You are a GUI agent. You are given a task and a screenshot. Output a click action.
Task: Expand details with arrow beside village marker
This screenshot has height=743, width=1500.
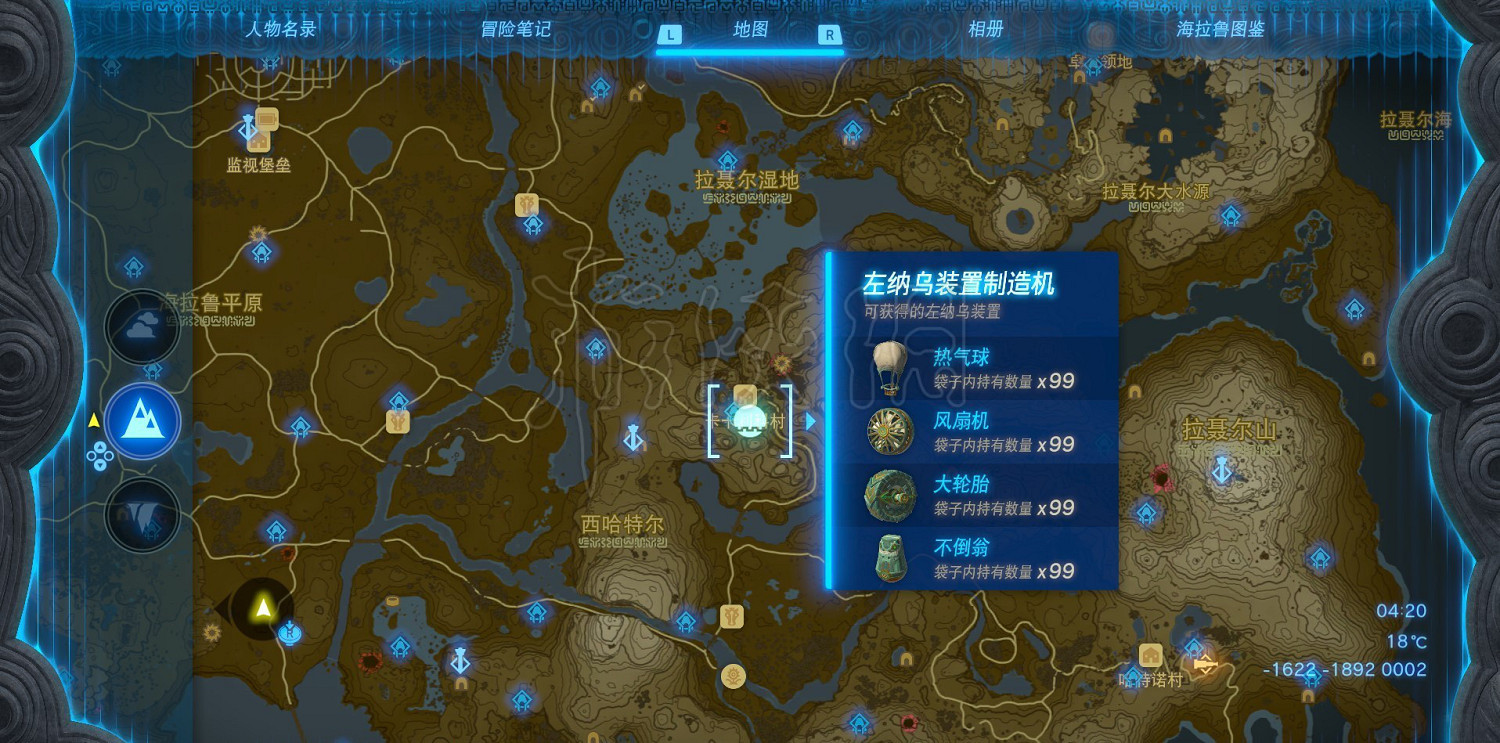[x=810, y=421]
